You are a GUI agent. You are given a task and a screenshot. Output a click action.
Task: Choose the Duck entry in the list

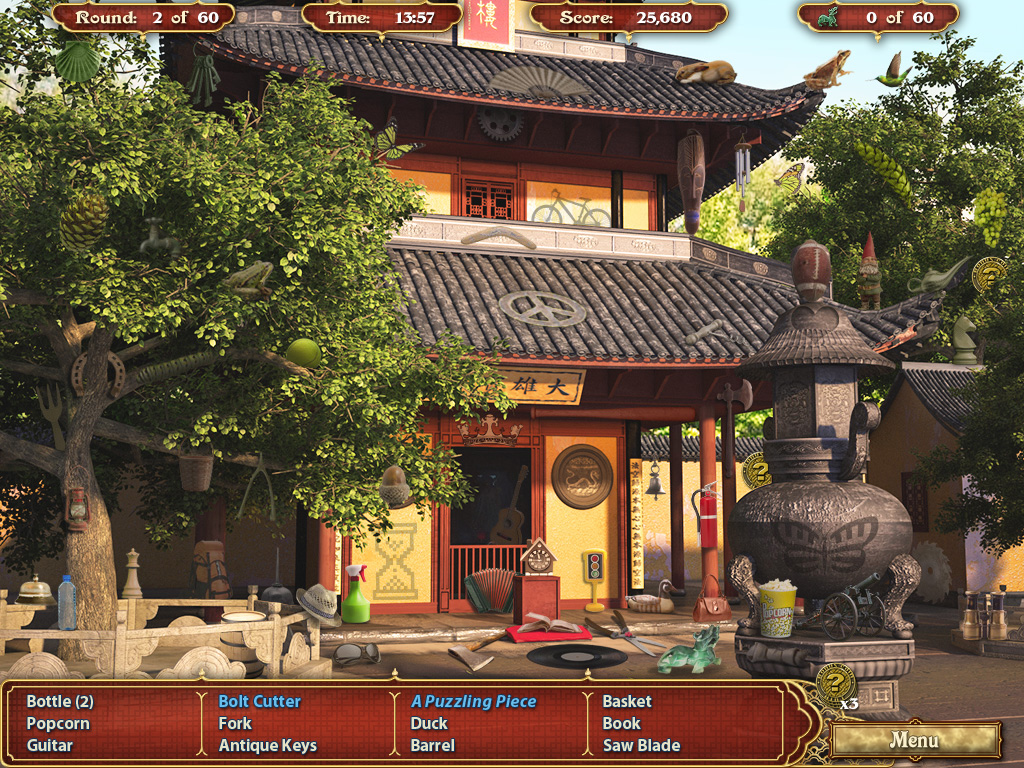[429, 723]
